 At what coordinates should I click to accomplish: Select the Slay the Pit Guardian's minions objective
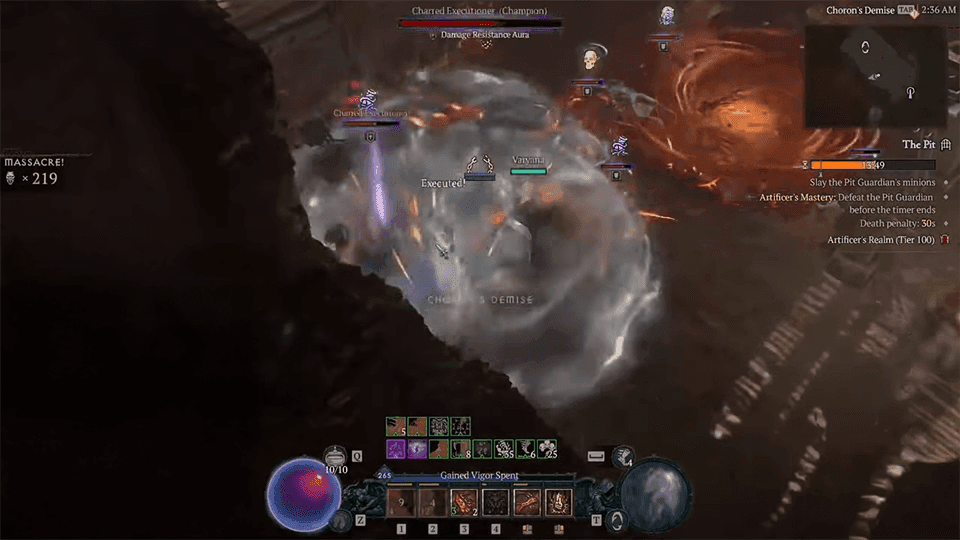coord(872,183)
